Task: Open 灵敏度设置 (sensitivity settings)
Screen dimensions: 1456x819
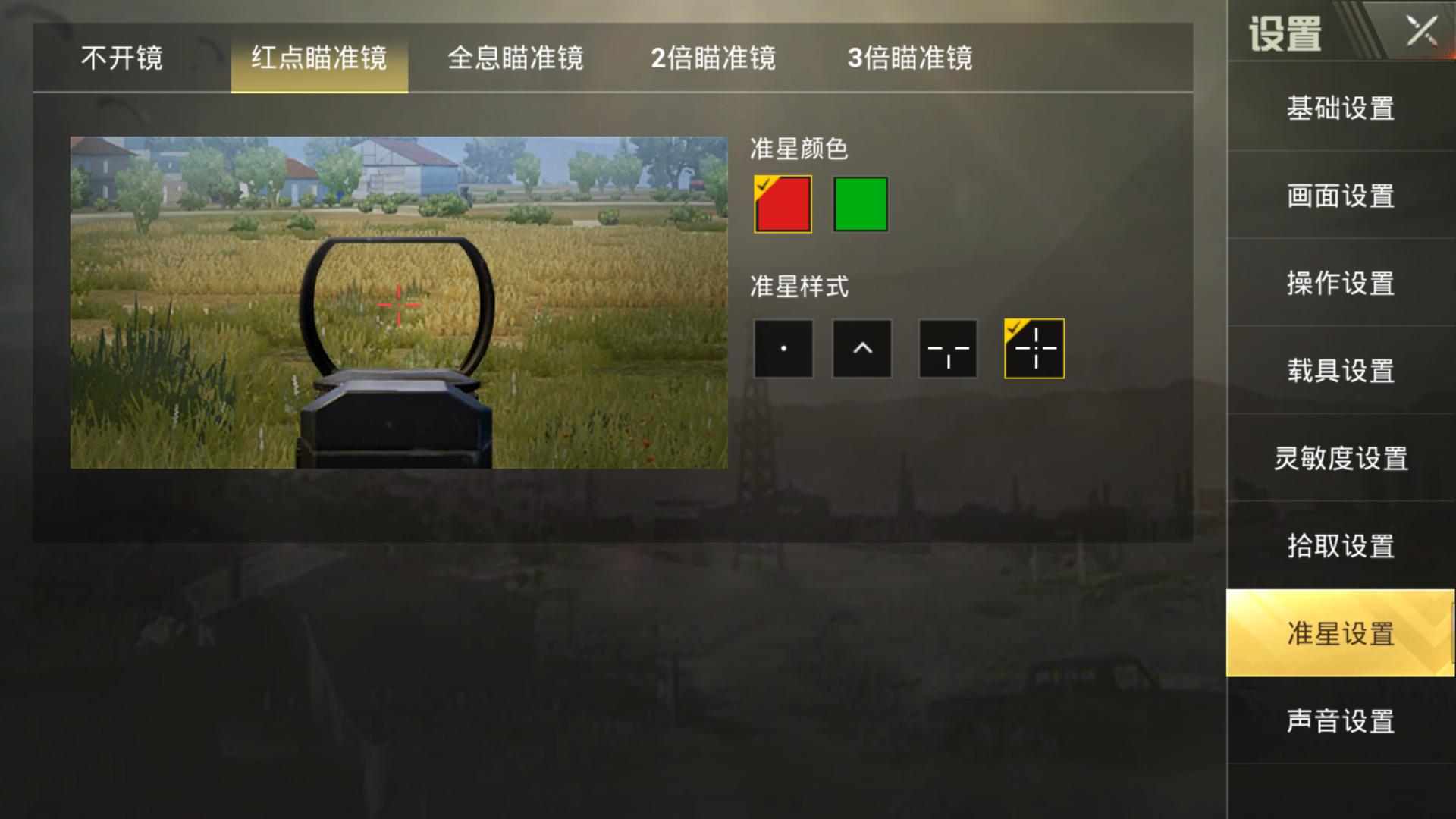Action: click(1339, 458)
